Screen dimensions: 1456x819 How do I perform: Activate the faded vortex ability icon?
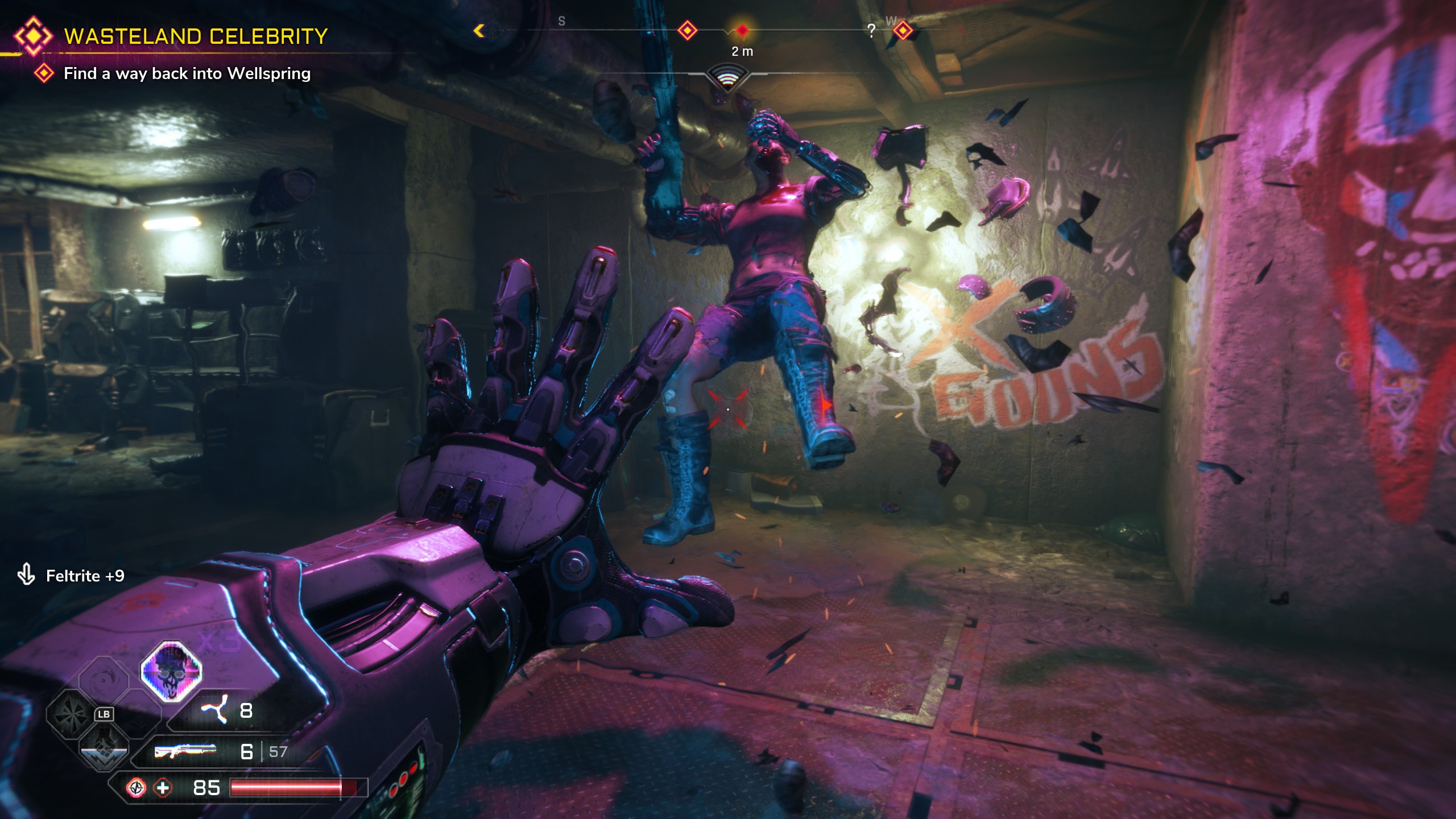104,680
